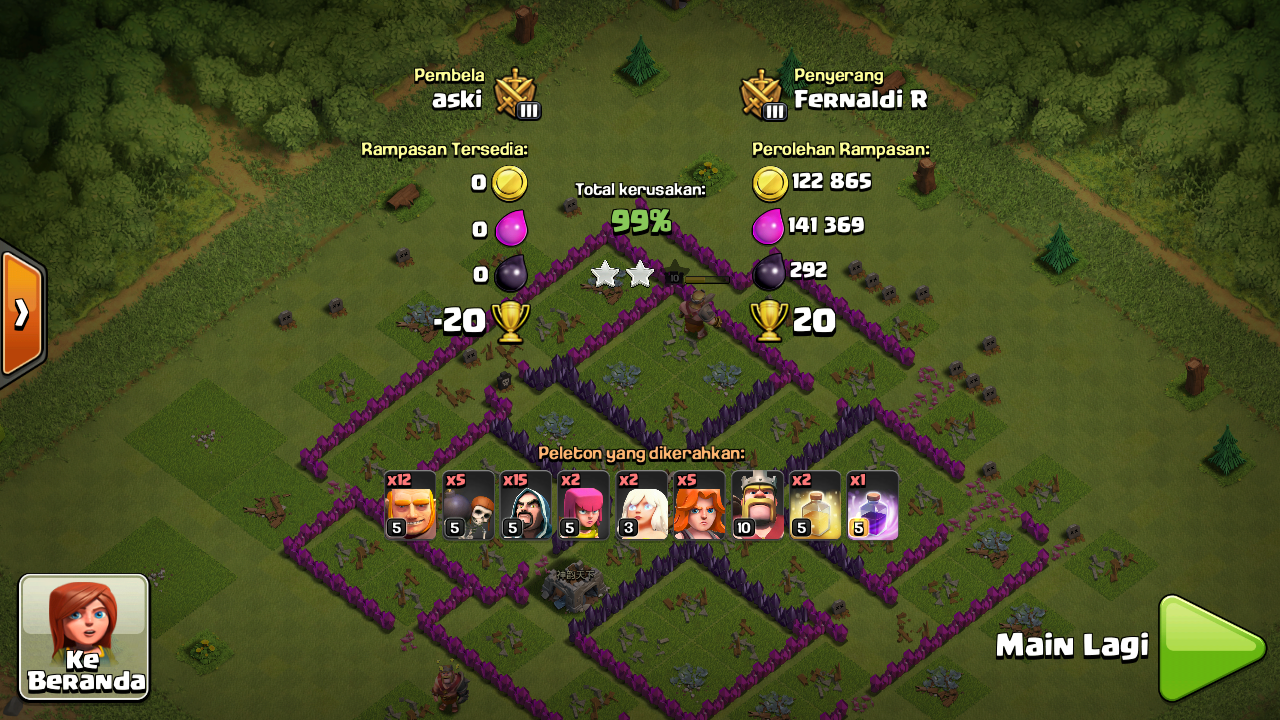Go home with the Ke Beranda button
This screenshot has height=720, width=1280.
tap(84, 637)
